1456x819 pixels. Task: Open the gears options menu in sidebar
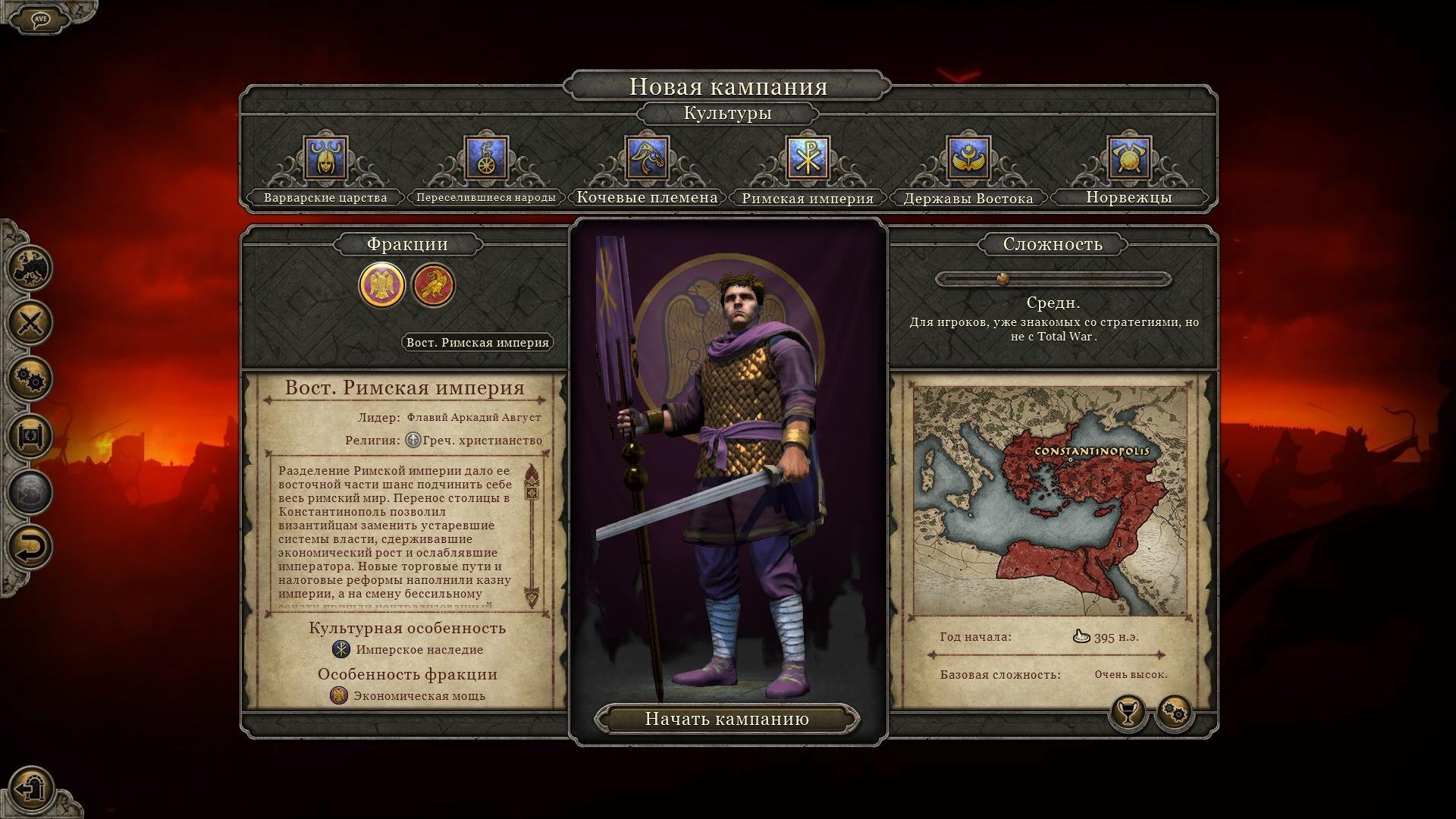click(x=30, y=378)
